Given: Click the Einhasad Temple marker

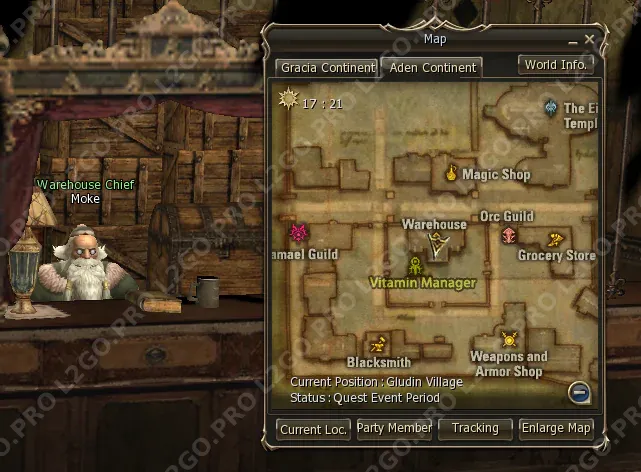Looking at the screenshot, I should (551, 107).
